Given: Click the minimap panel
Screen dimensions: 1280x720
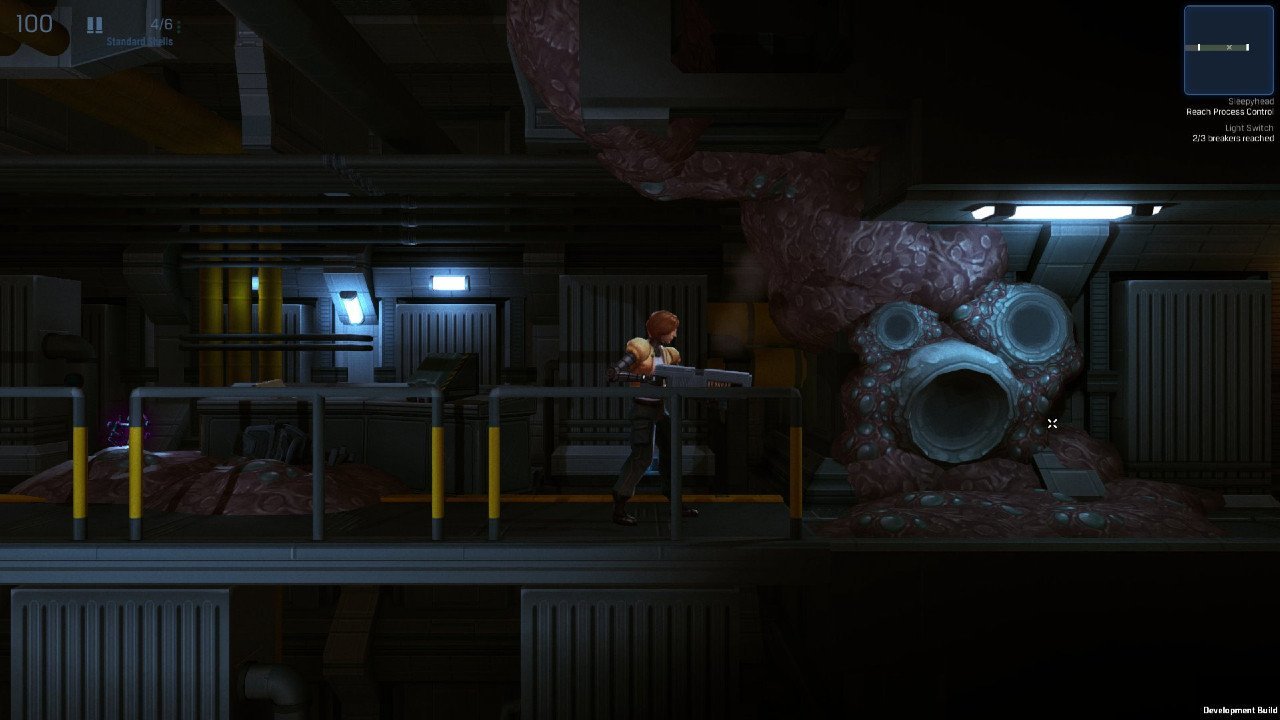Looking at the screenshot, I should [1228, 50].
